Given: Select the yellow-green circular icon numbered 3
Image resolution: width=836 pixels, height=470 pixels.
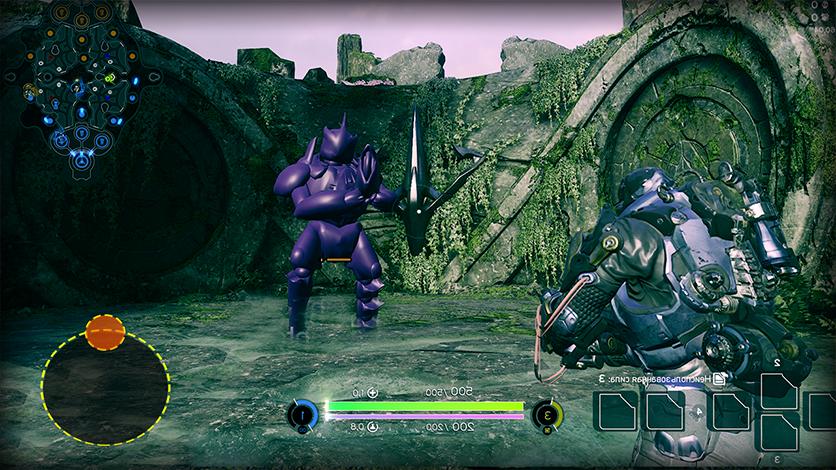Looking at the screenshot, I should [546, 414].
